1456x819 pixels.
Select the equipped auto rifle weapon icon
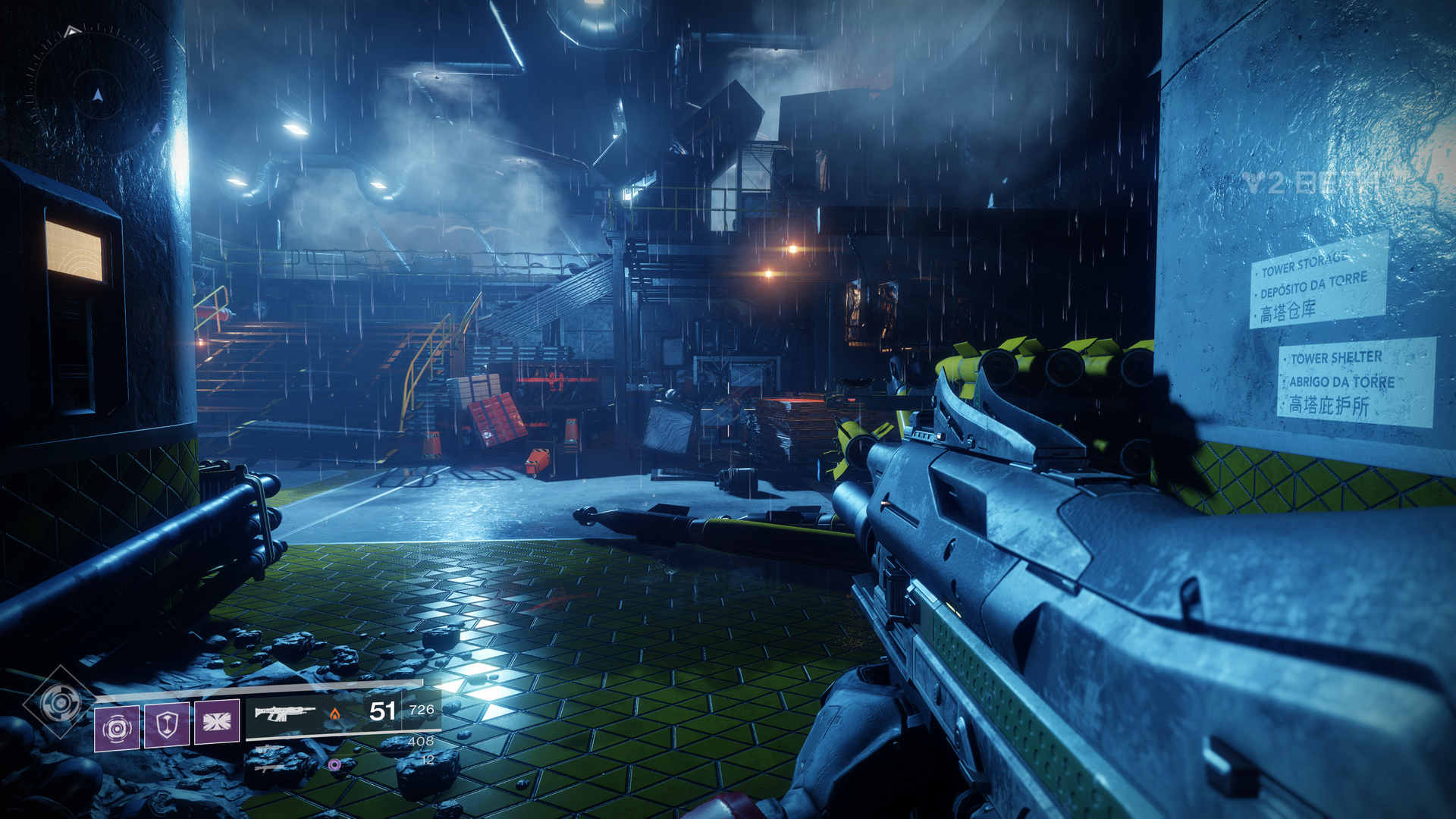point(284,713)
